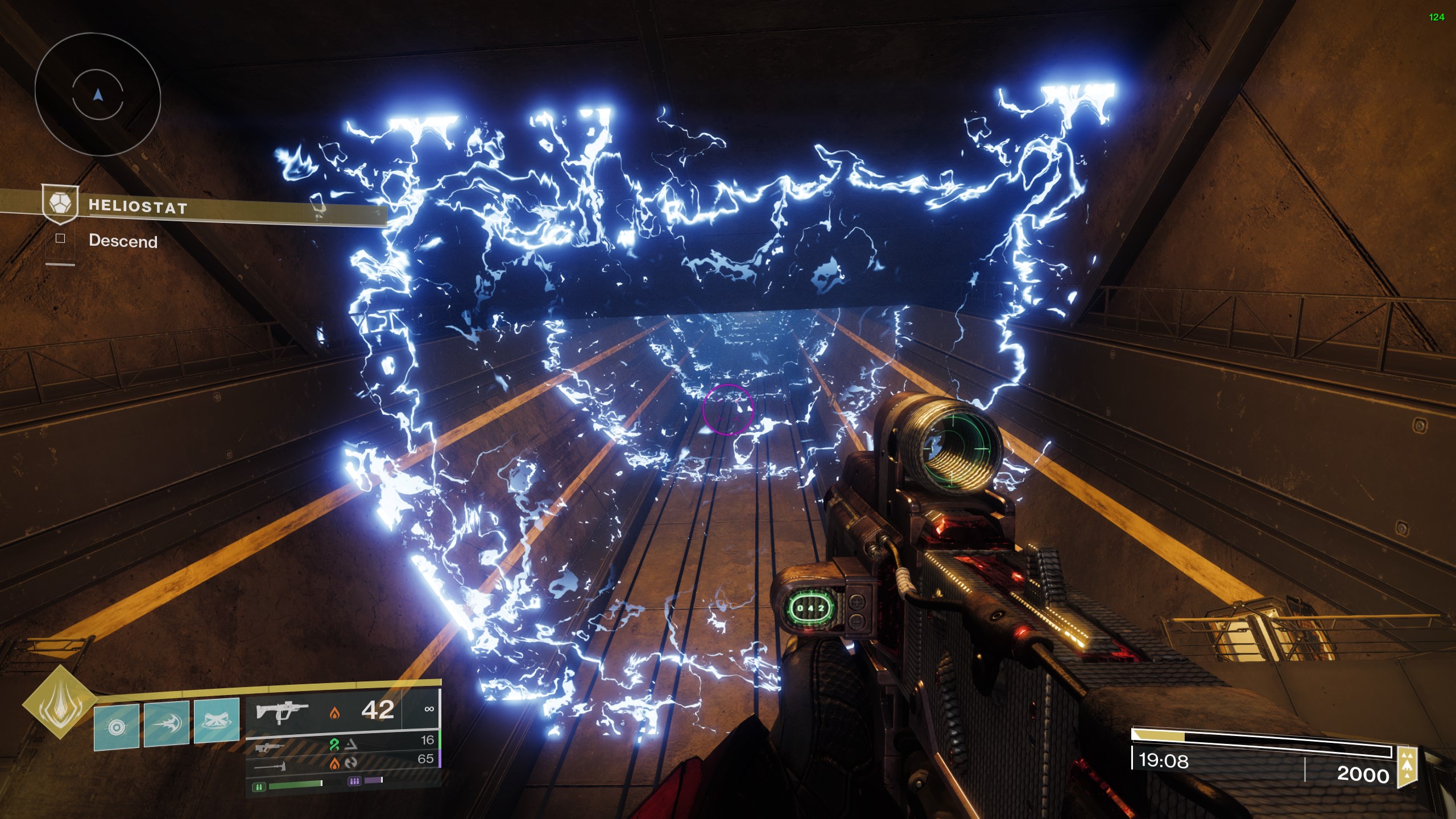
Task: Trigger the class ability rift icon
Action: coord(216,721)
